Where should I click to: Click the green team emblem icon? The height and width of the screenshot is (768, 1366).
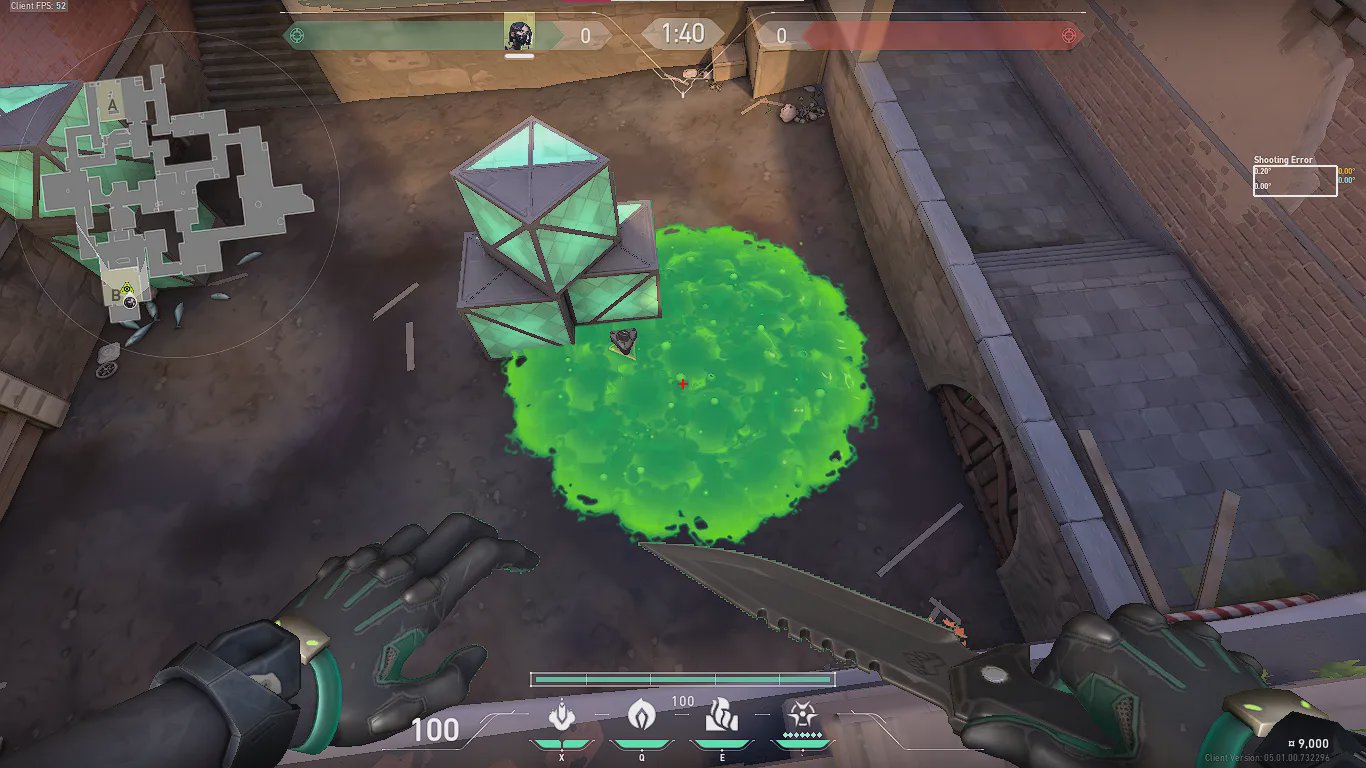[x=295, y=36]
